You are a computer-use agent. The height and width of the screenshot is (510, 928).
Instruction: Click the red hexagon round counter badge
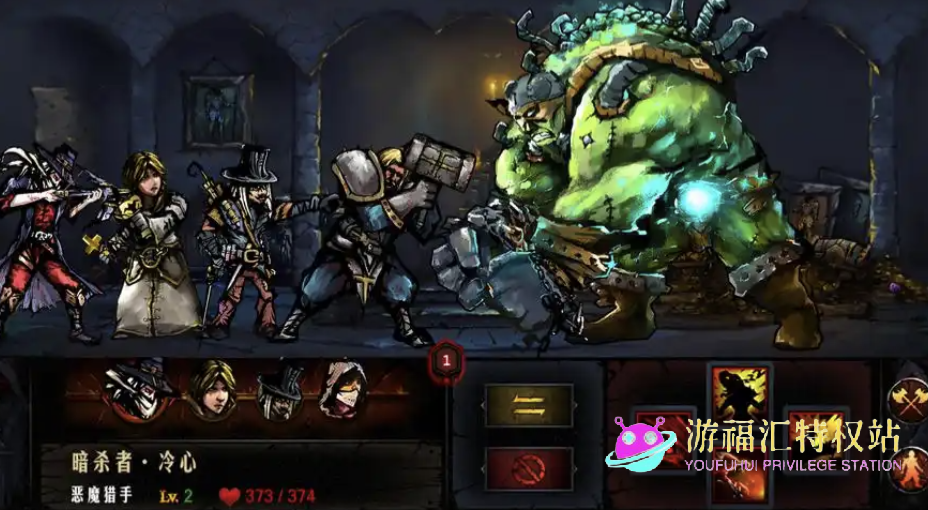click(446, 359)
